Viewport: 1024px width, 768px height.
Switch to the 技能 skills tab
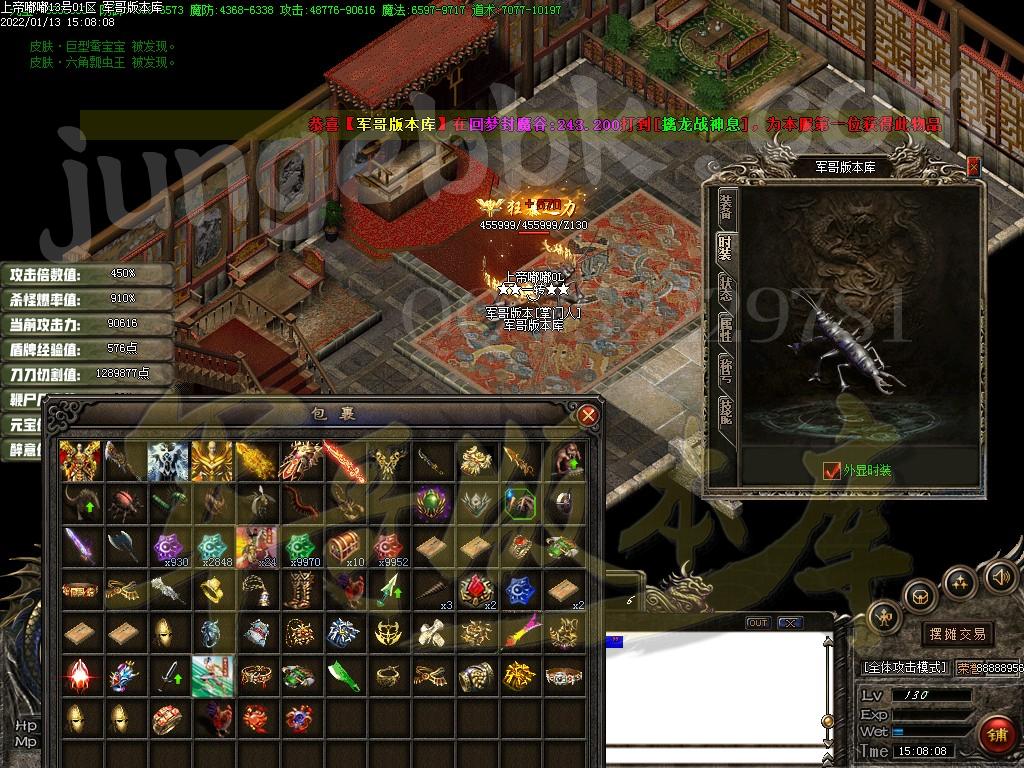(726, 410)
